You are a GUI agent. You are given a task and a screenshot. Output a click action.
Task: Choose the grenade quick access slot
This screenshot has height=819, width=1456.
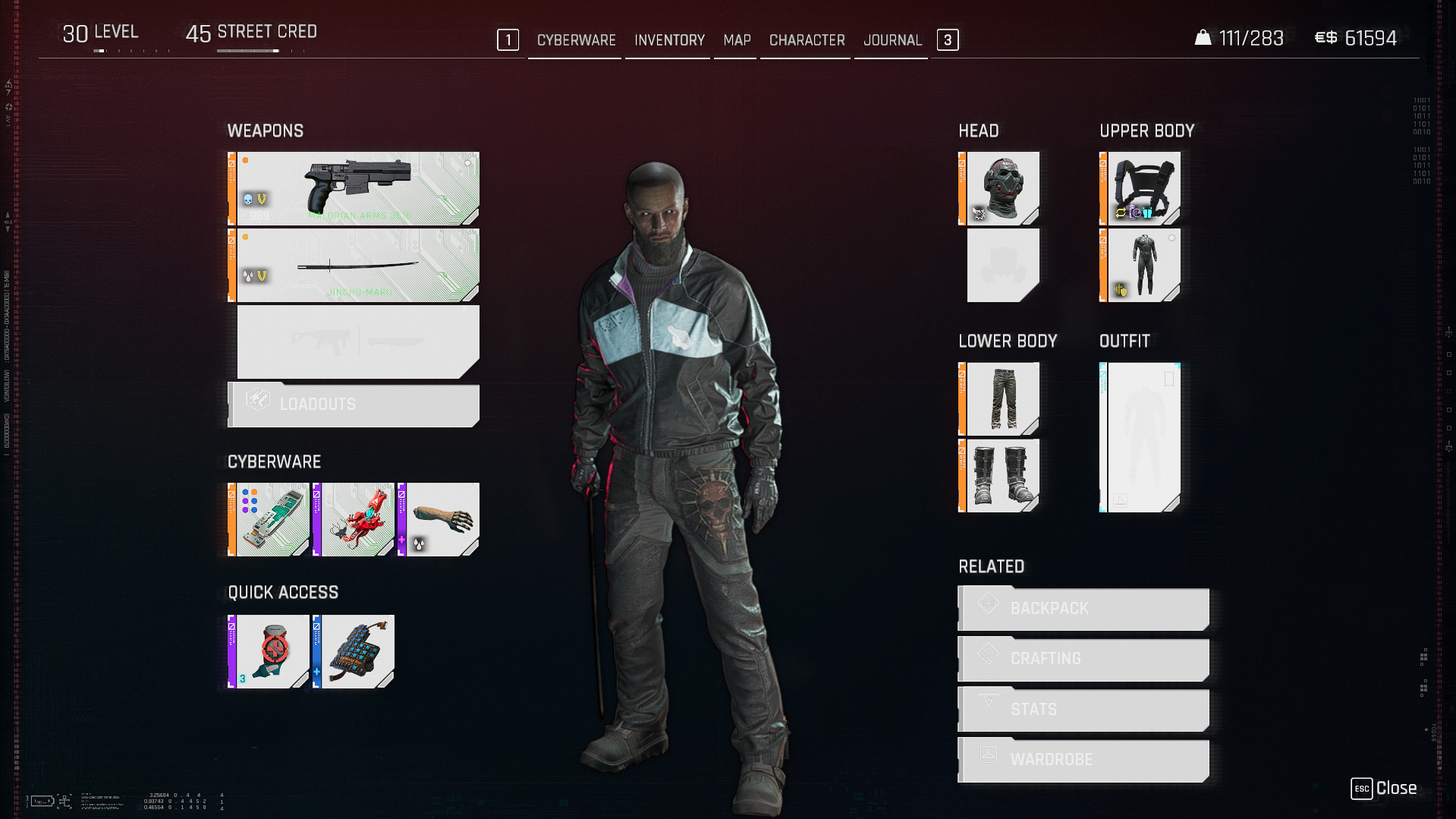click(269, 652)
